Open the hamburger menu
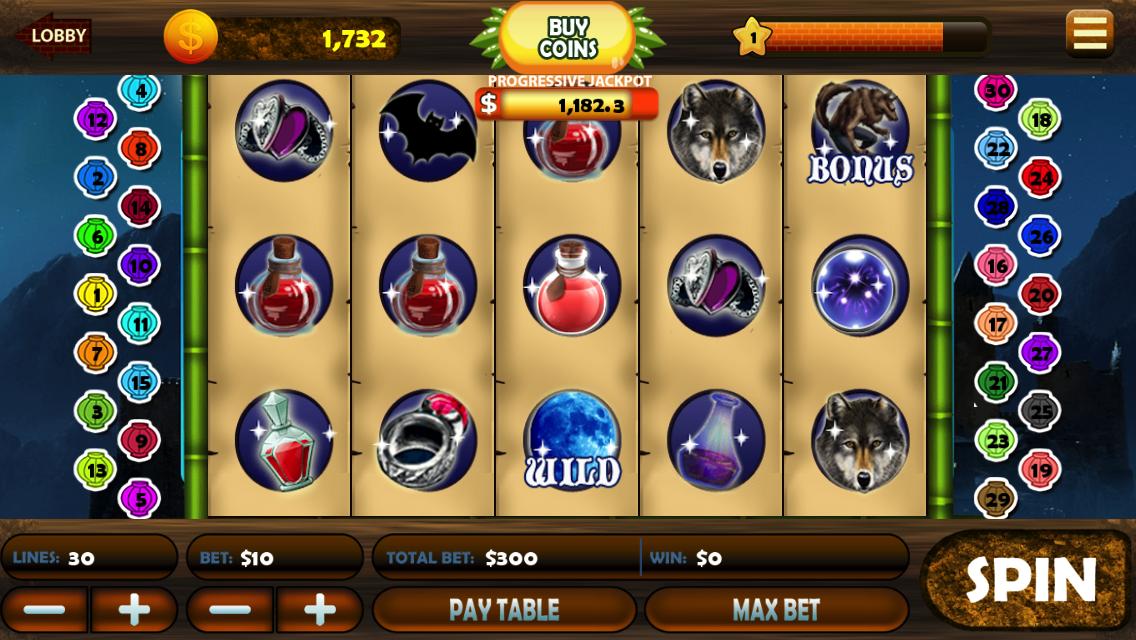 [x=1089, y=33]
